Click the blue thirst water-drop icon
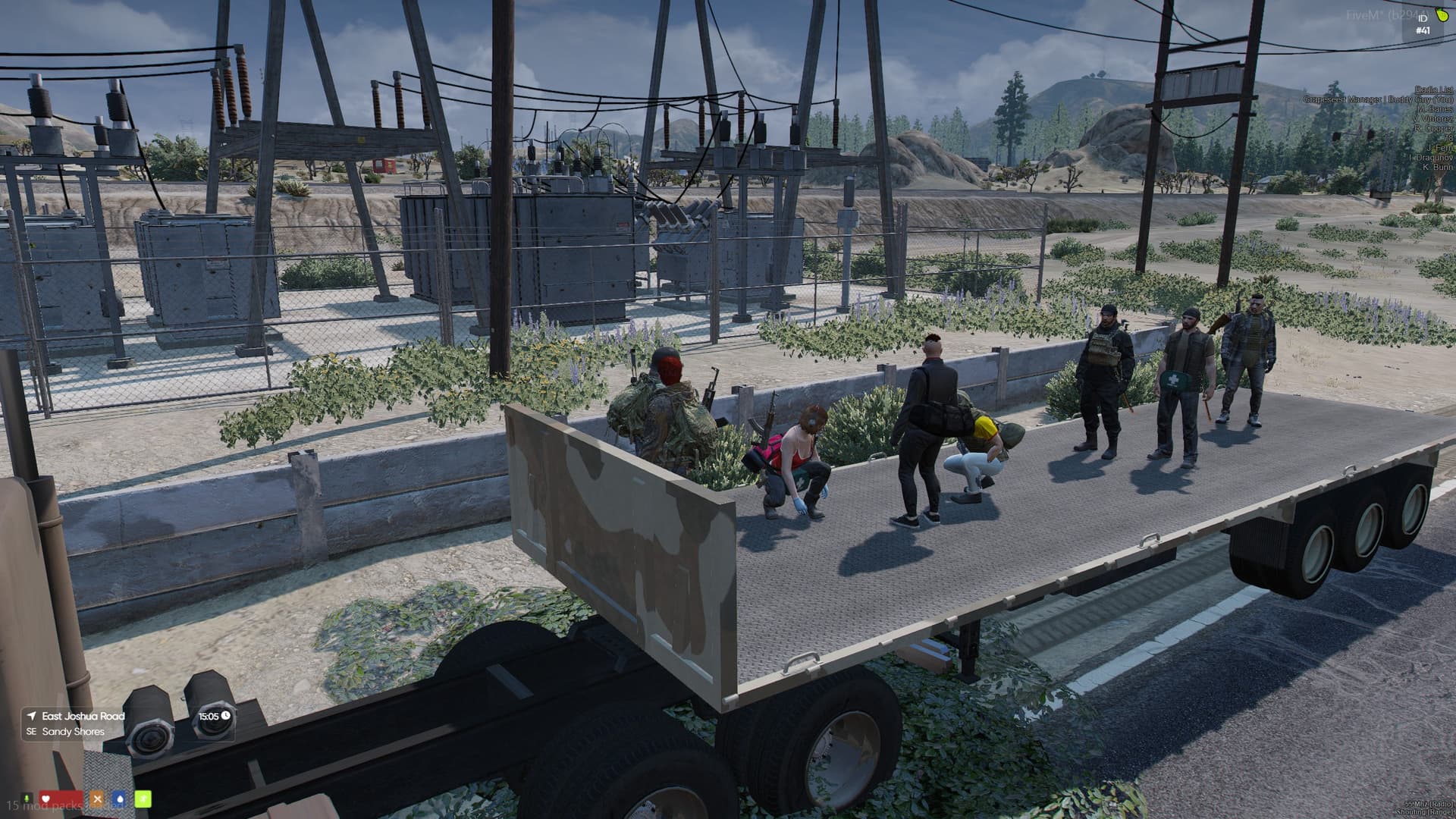This screenshot has height=819, width=1456. 120,798
